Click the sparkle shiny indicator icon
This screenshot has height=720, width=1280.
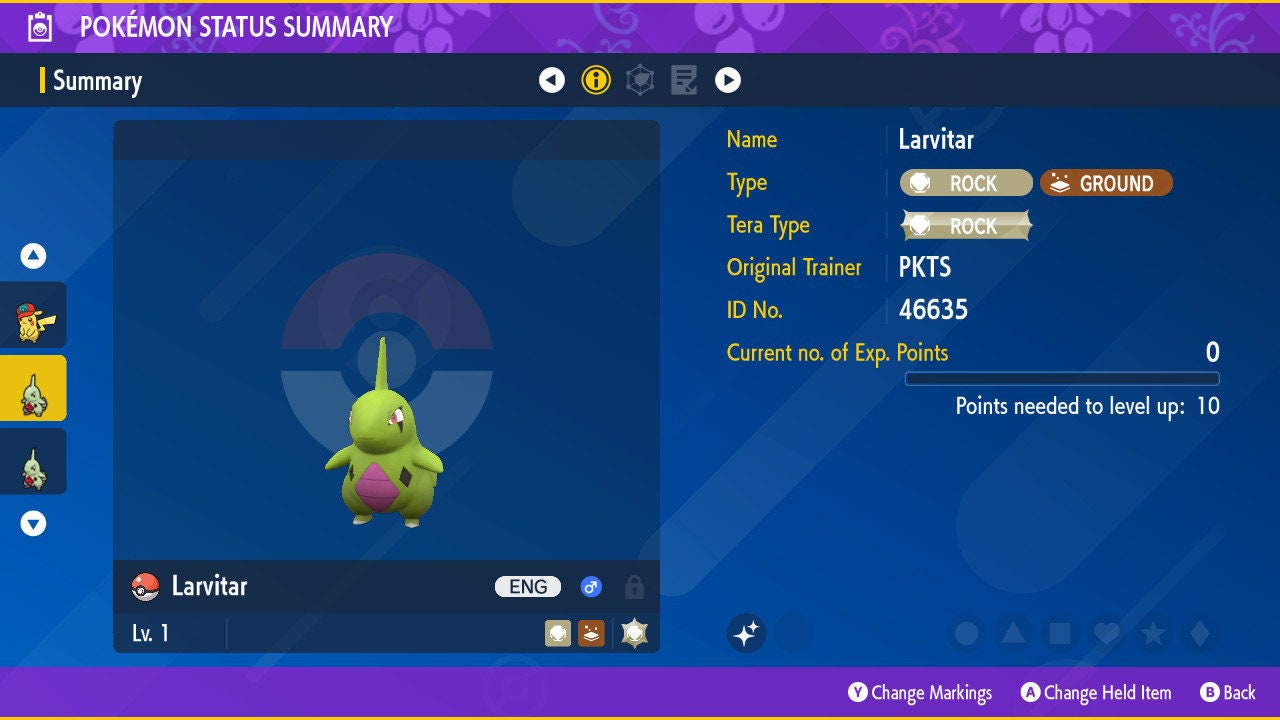(x=746, y=633)
